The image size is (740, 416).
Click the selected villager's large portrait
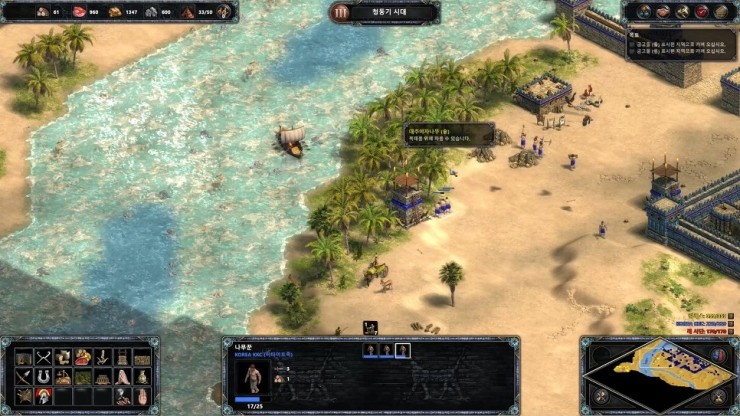(x=251, y=378)
